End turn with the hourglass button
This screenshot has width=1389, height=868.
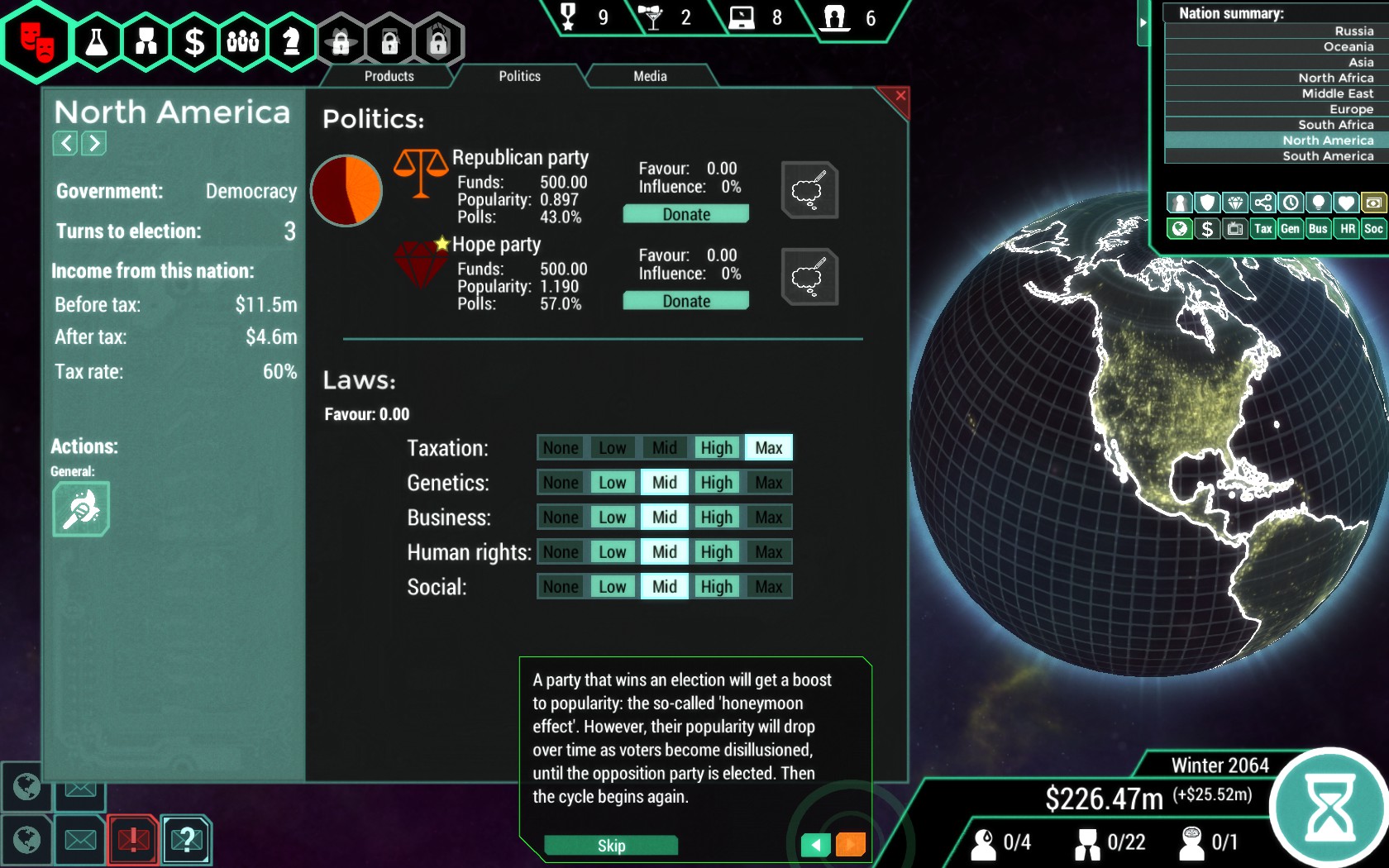[x=1329, y=806]
